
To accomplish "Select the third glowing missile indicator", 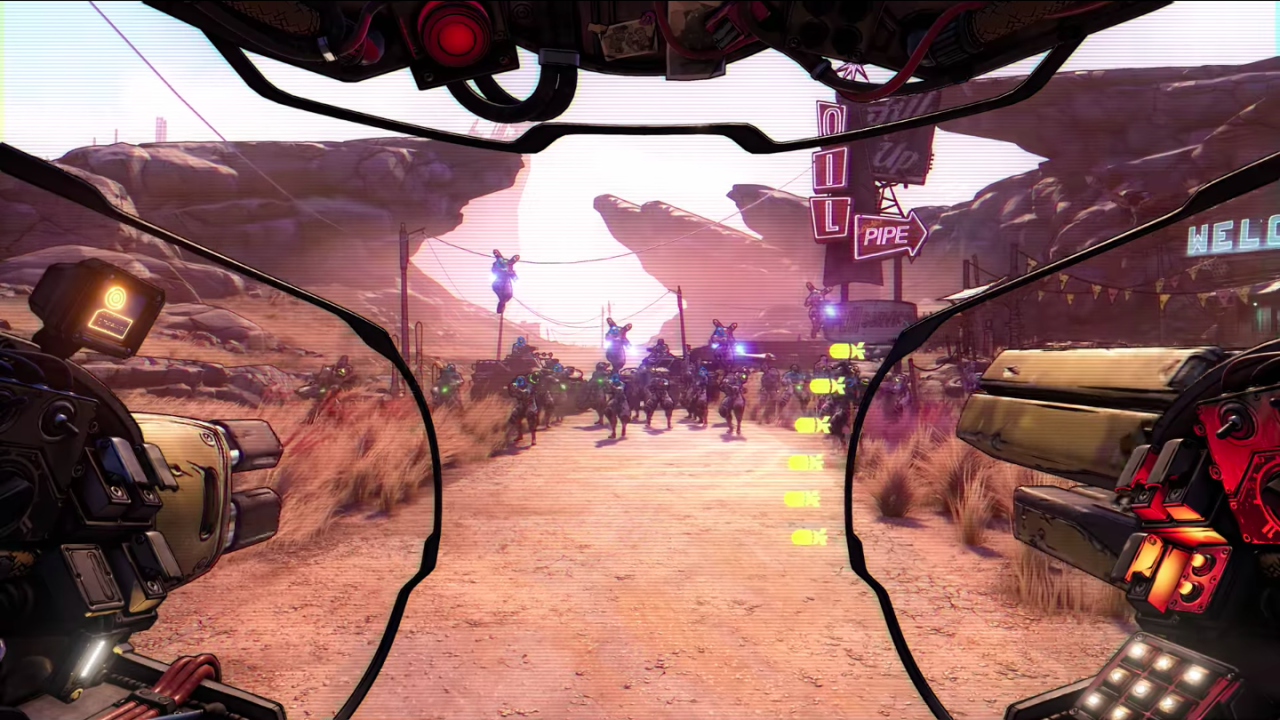I will tap(812, 425).
